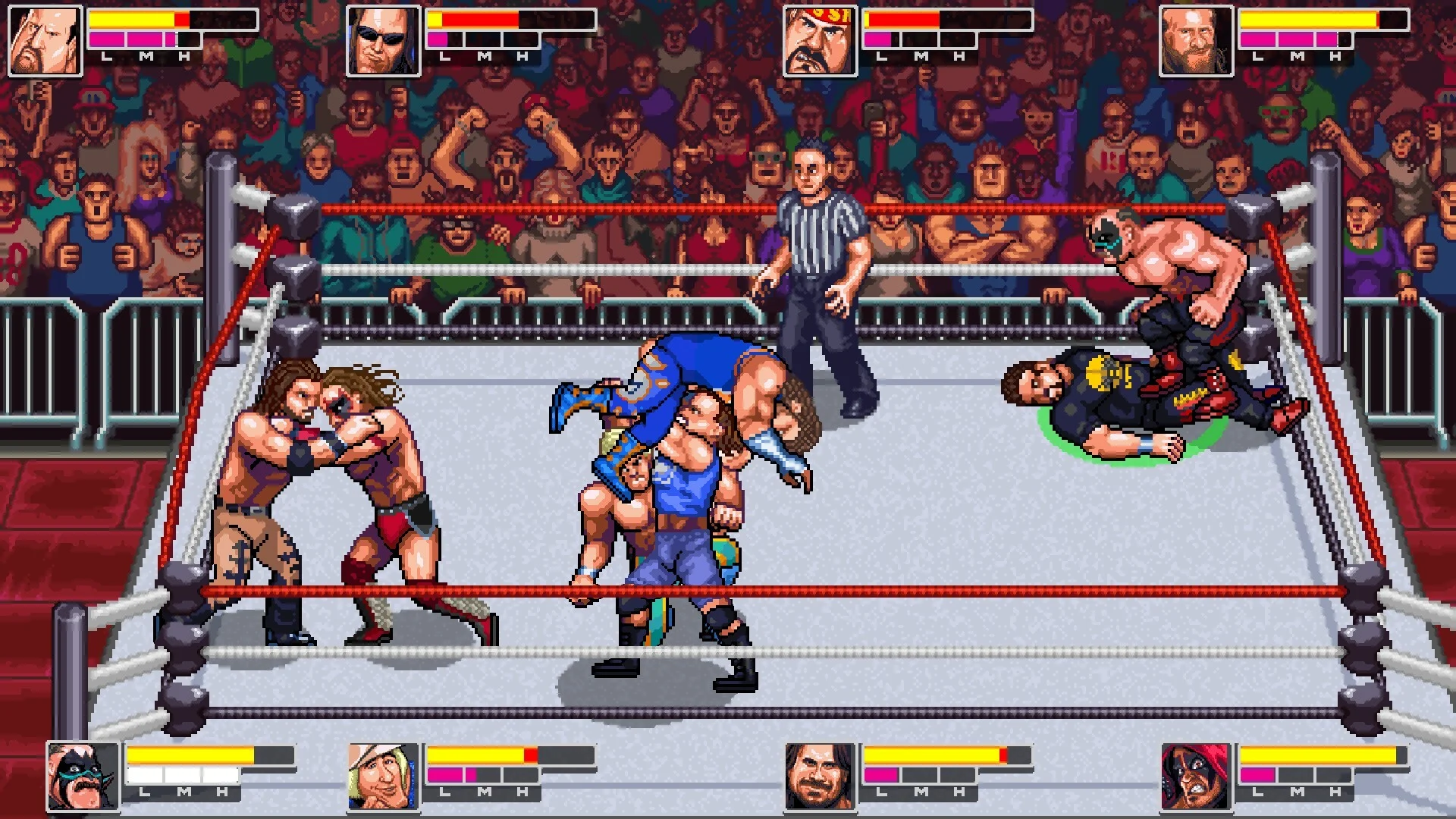The width and height of the screenshot is (1456, 819).
Task: Select the sunglasses wrestler portrait at top
Action: (x=383, y=39)
